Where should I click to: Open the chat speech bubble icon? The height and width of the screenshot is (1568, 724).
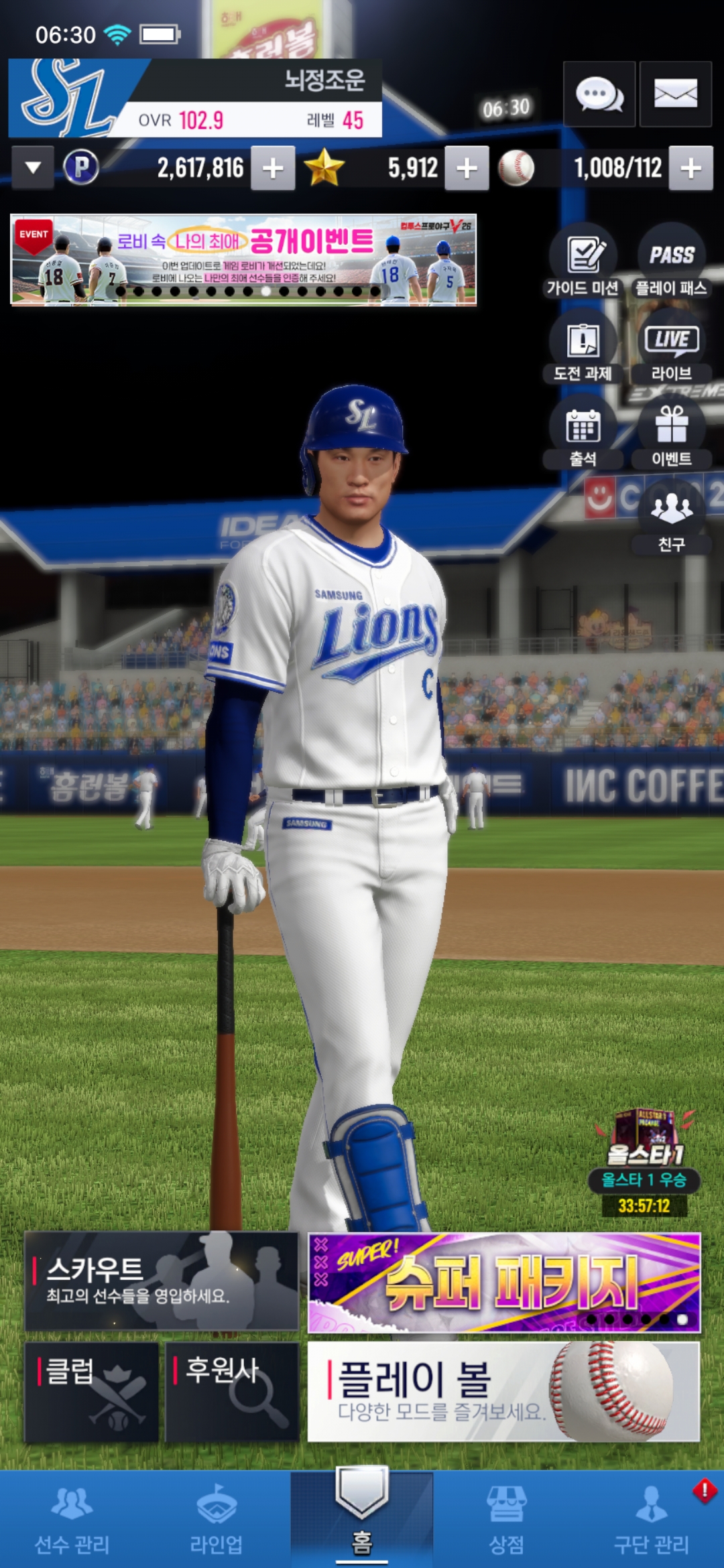coord(599,94)
